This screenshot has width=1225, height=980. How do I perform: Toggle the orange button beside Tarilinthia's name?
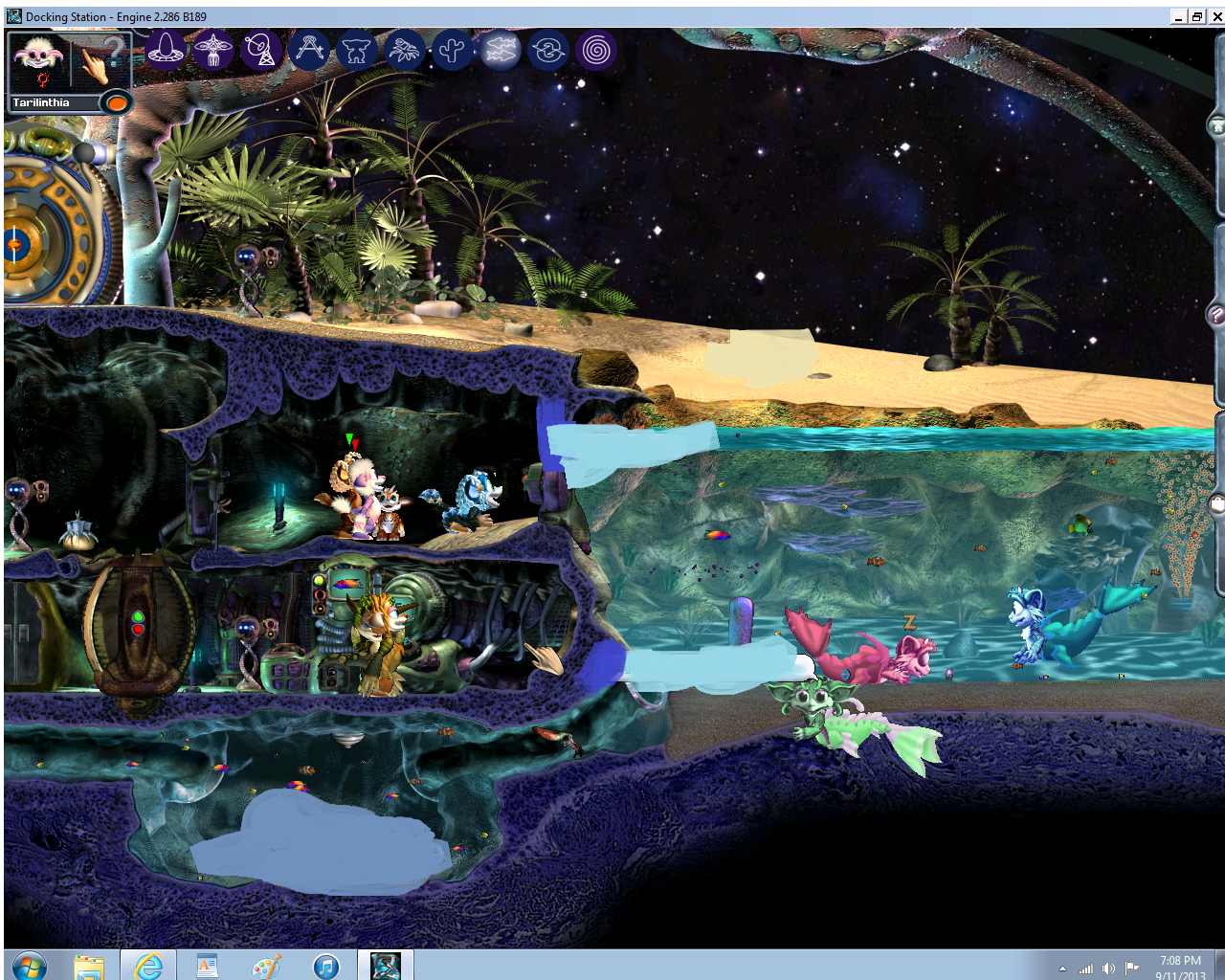click(117, 101)
